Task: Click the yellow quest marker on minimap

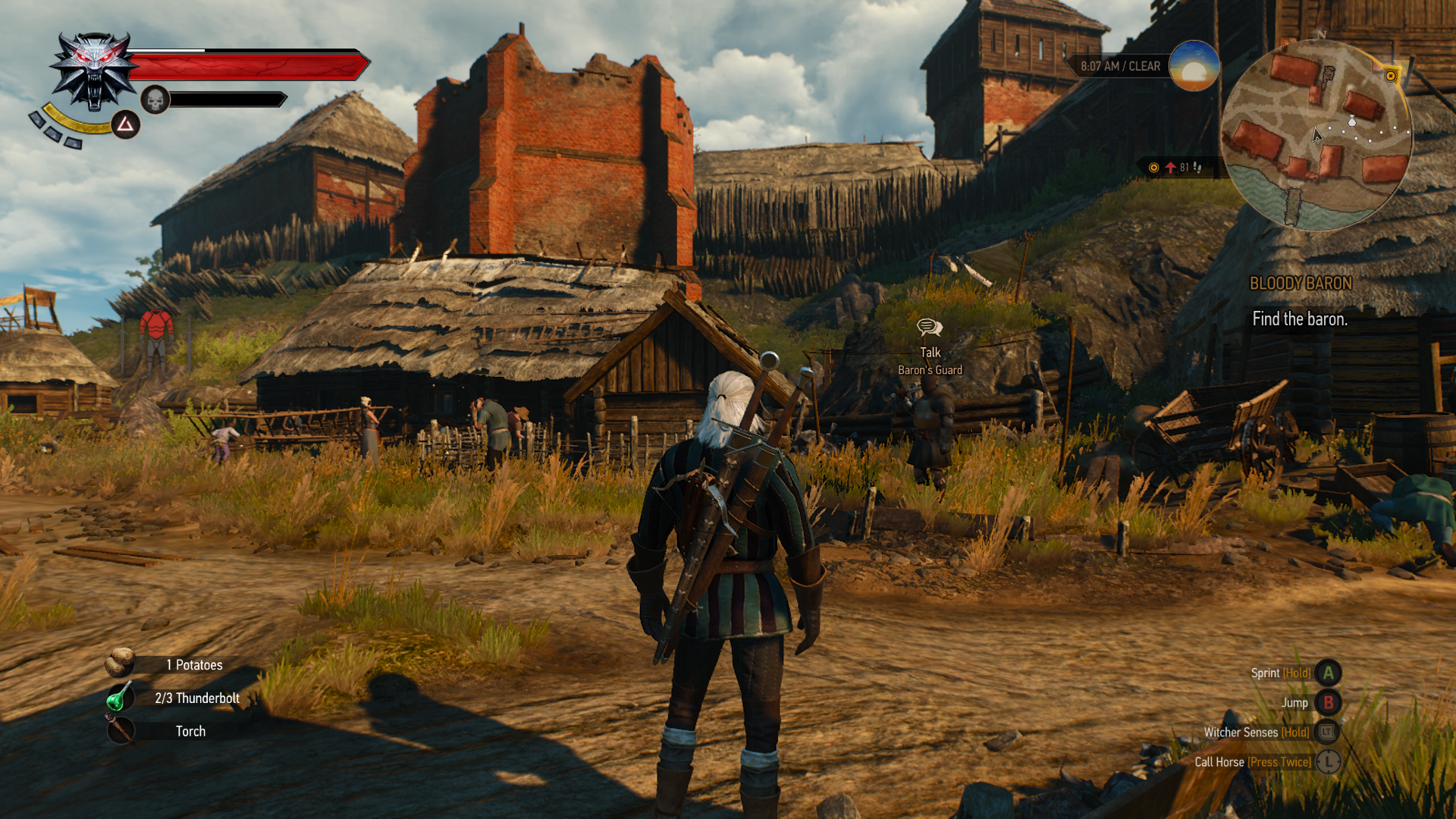Action: click(1390, 76)
